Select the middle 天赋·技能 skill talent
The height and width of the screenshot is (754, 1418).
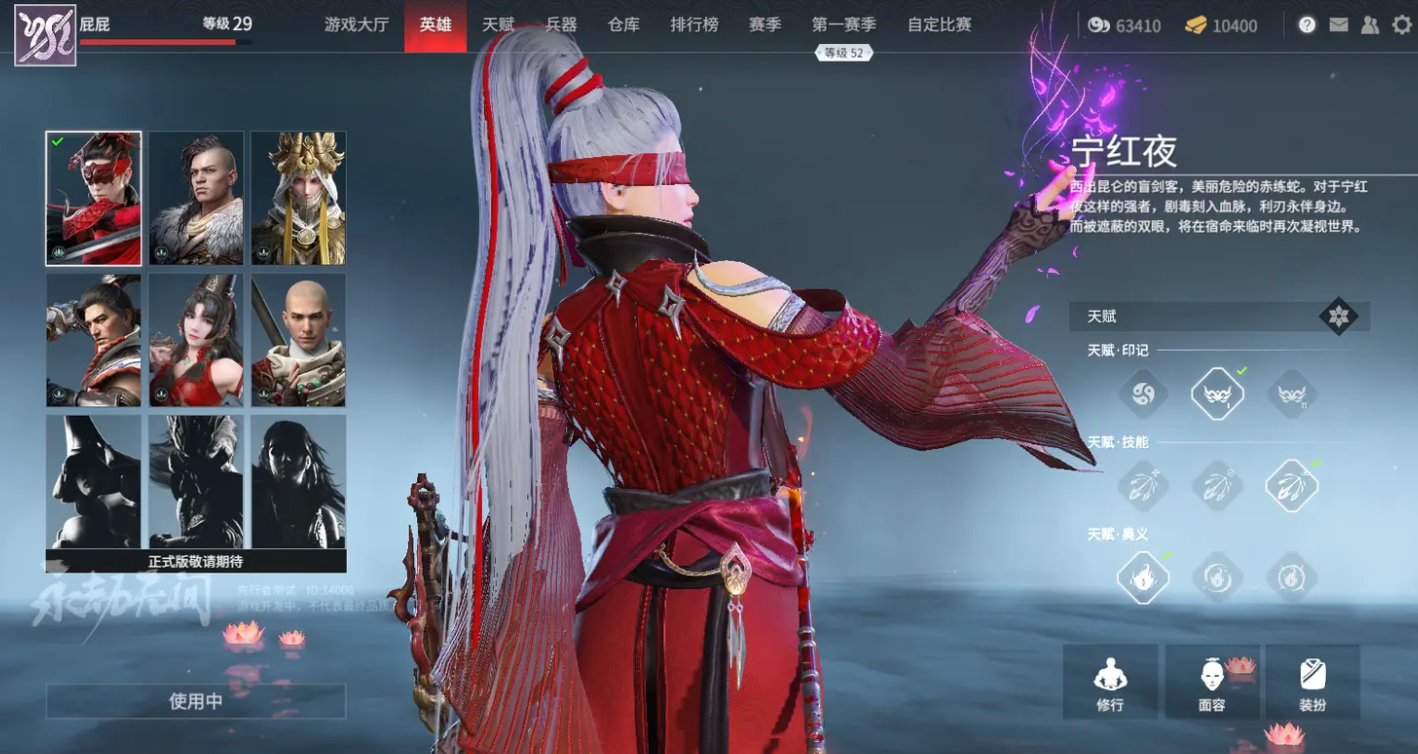(1217, 484)
